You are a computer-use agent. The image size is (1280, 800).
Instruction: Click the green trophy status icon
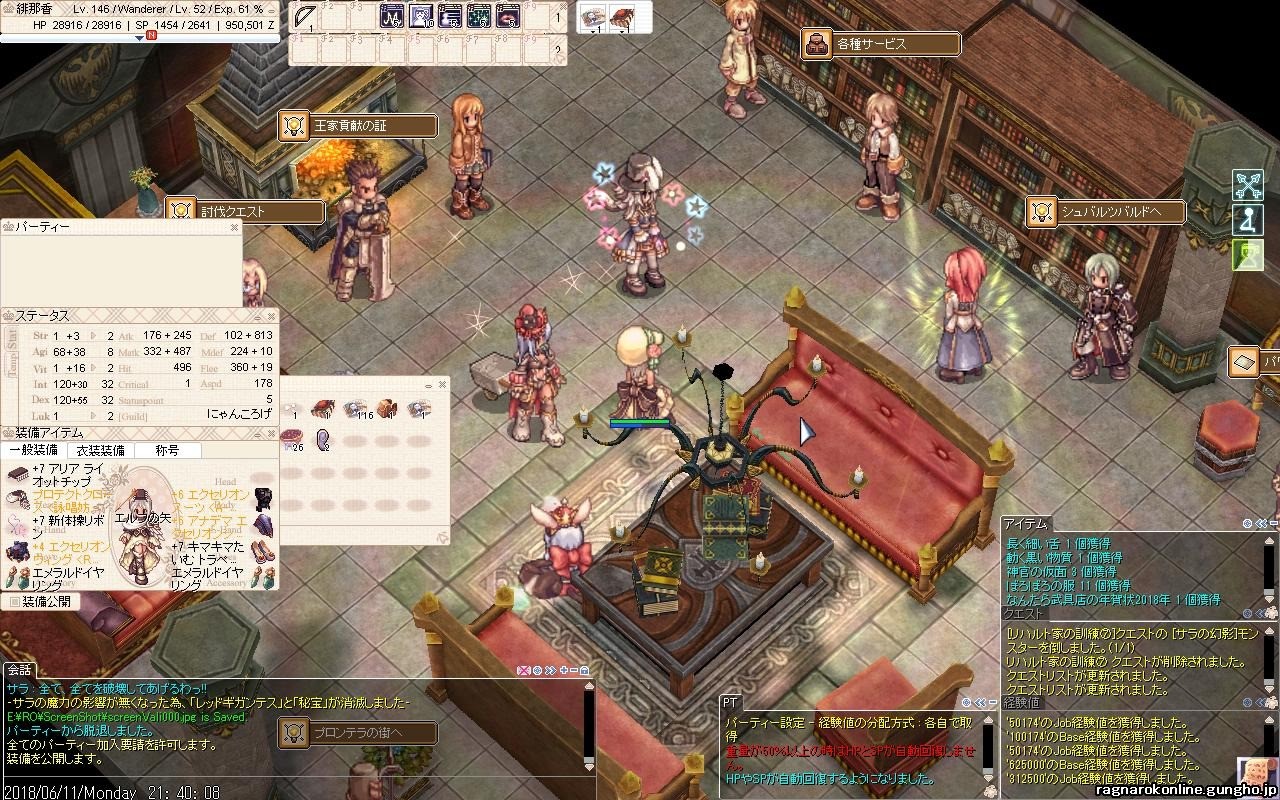pos(1247,254)
